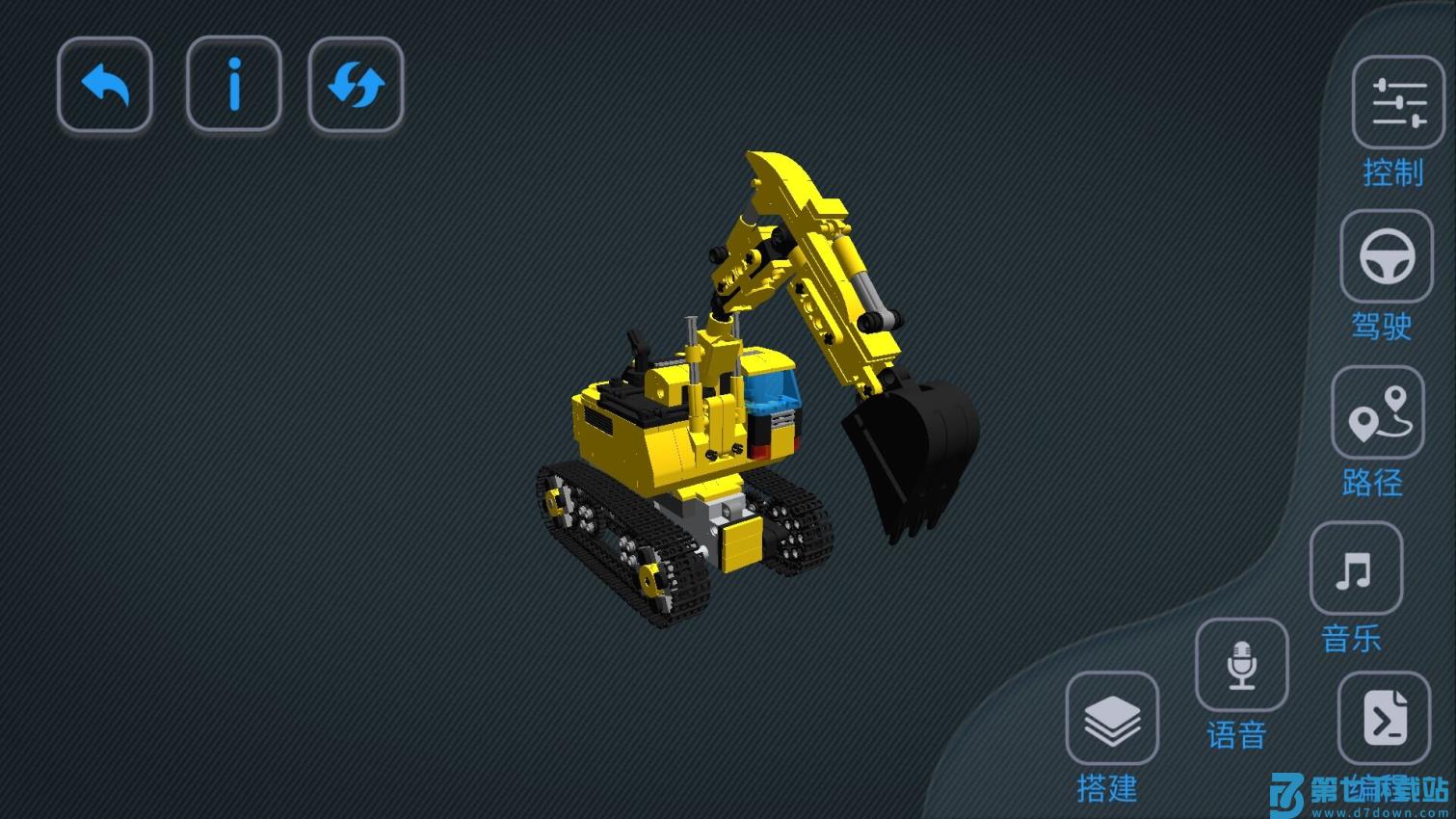Open the 搭建 building layers icon
Screen dimensions: 1456x819
1113,720
